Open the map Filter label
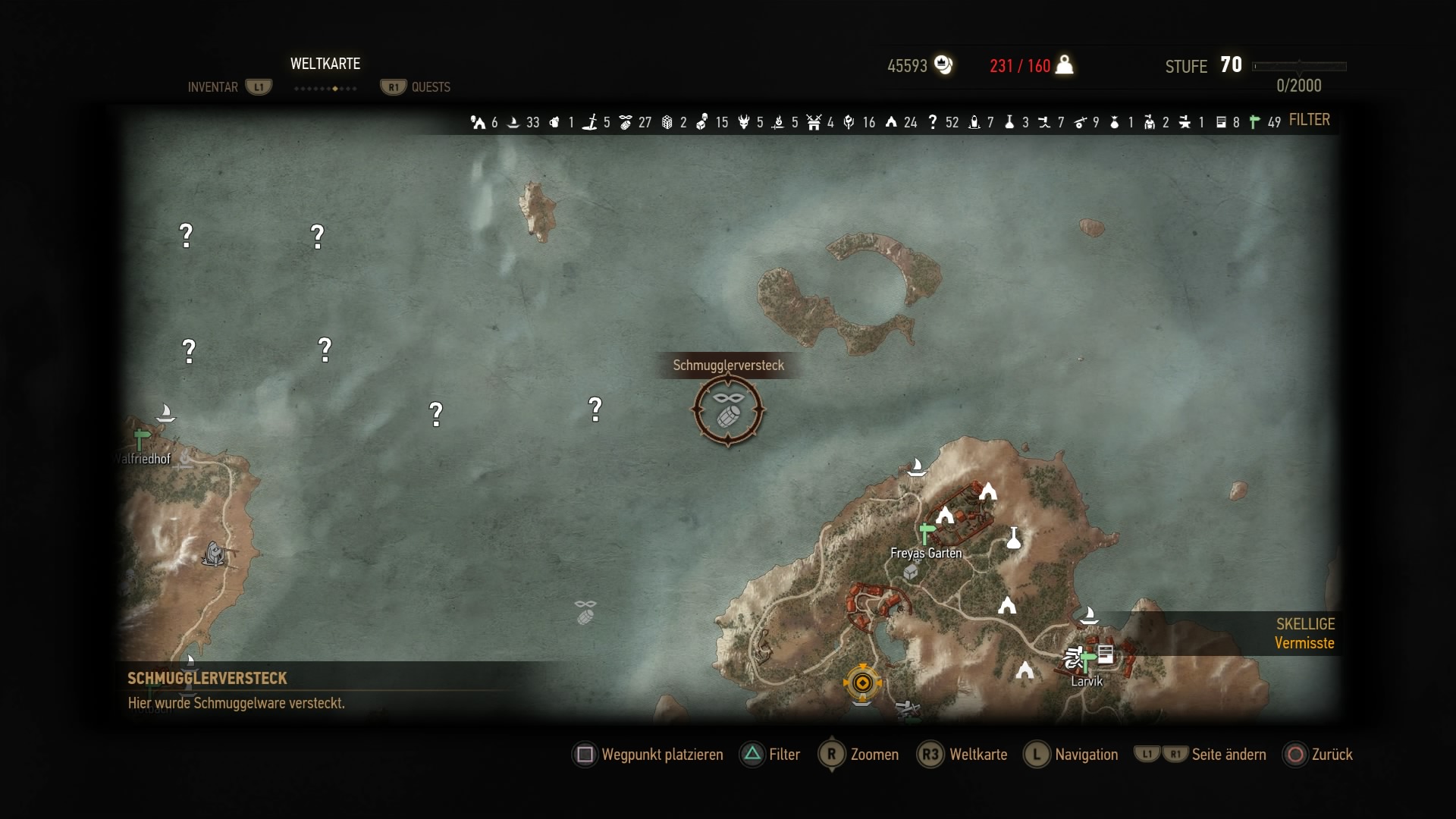This screenshot has height=819, width=1456. 1309,120
